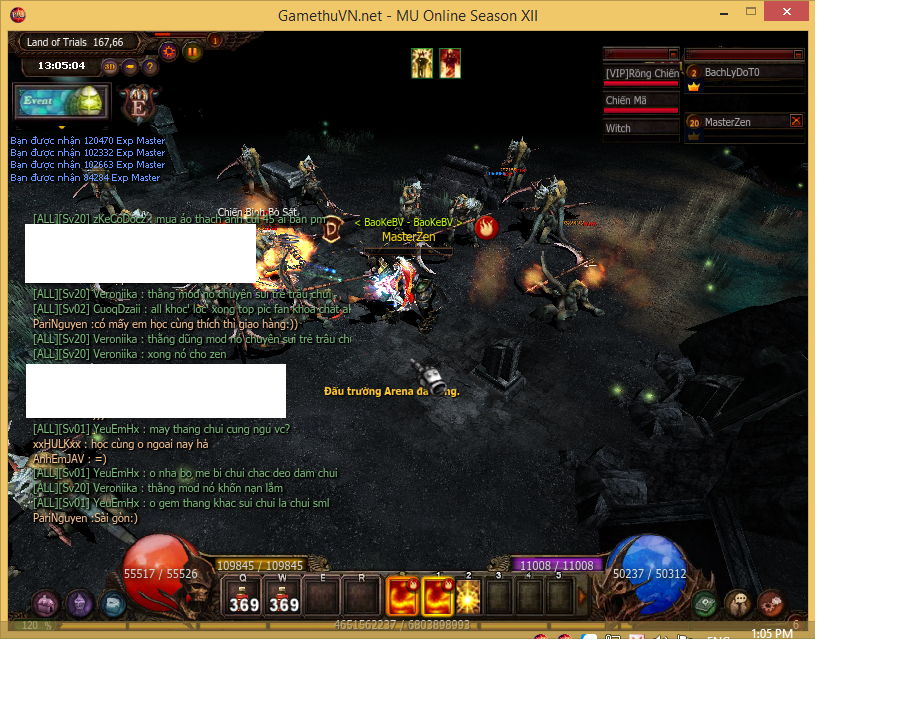Use the W slot potion (369)
The width and height of the screenshot is (902, 717).
[284, 596]
